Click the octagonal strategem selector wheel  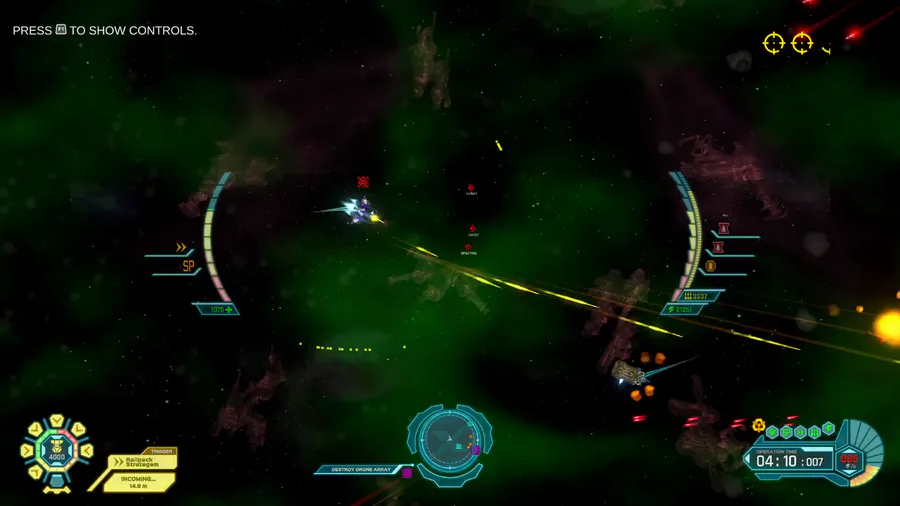coord(55,451)
